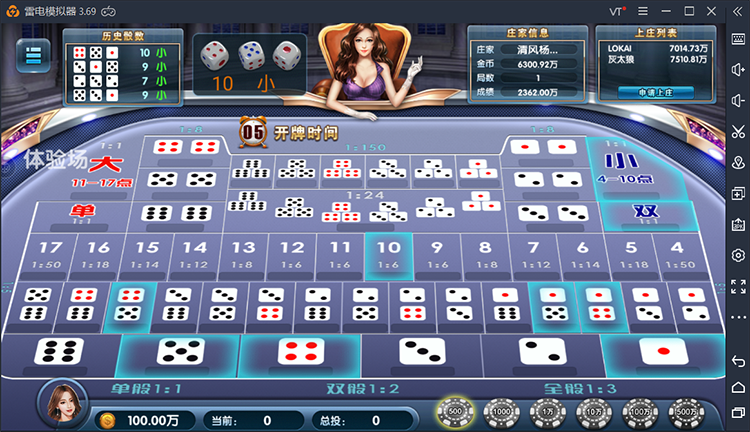Image resolution: width=750 pixels, height=432 pixels.
Task: Pick the 10万 betting chip
Action: (592, 411)
